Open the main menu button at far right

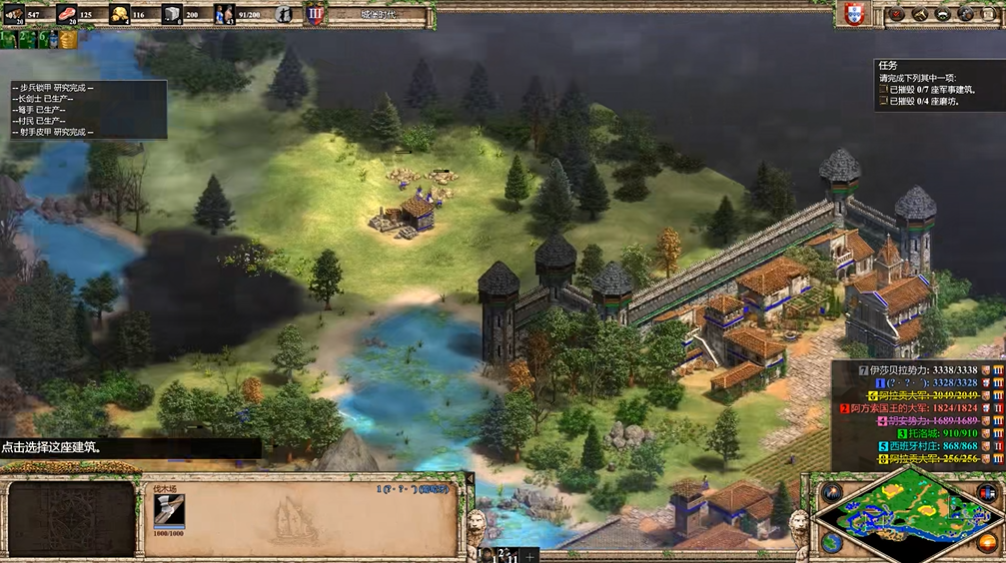coord(989,14)
